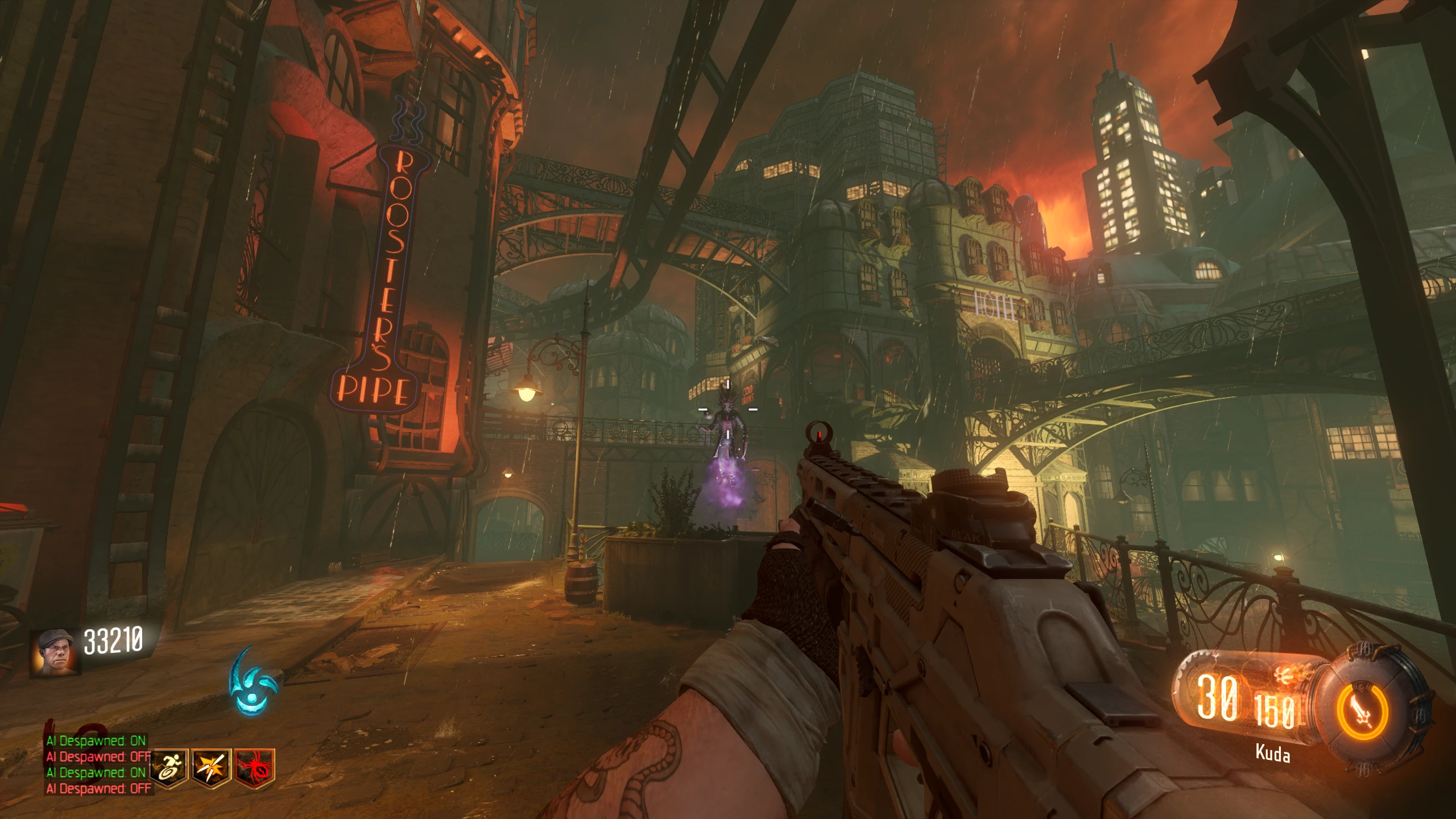Click the Widow's Wine red spider perk
Screen dimensions: 1456x819
[x=255, y=768]
